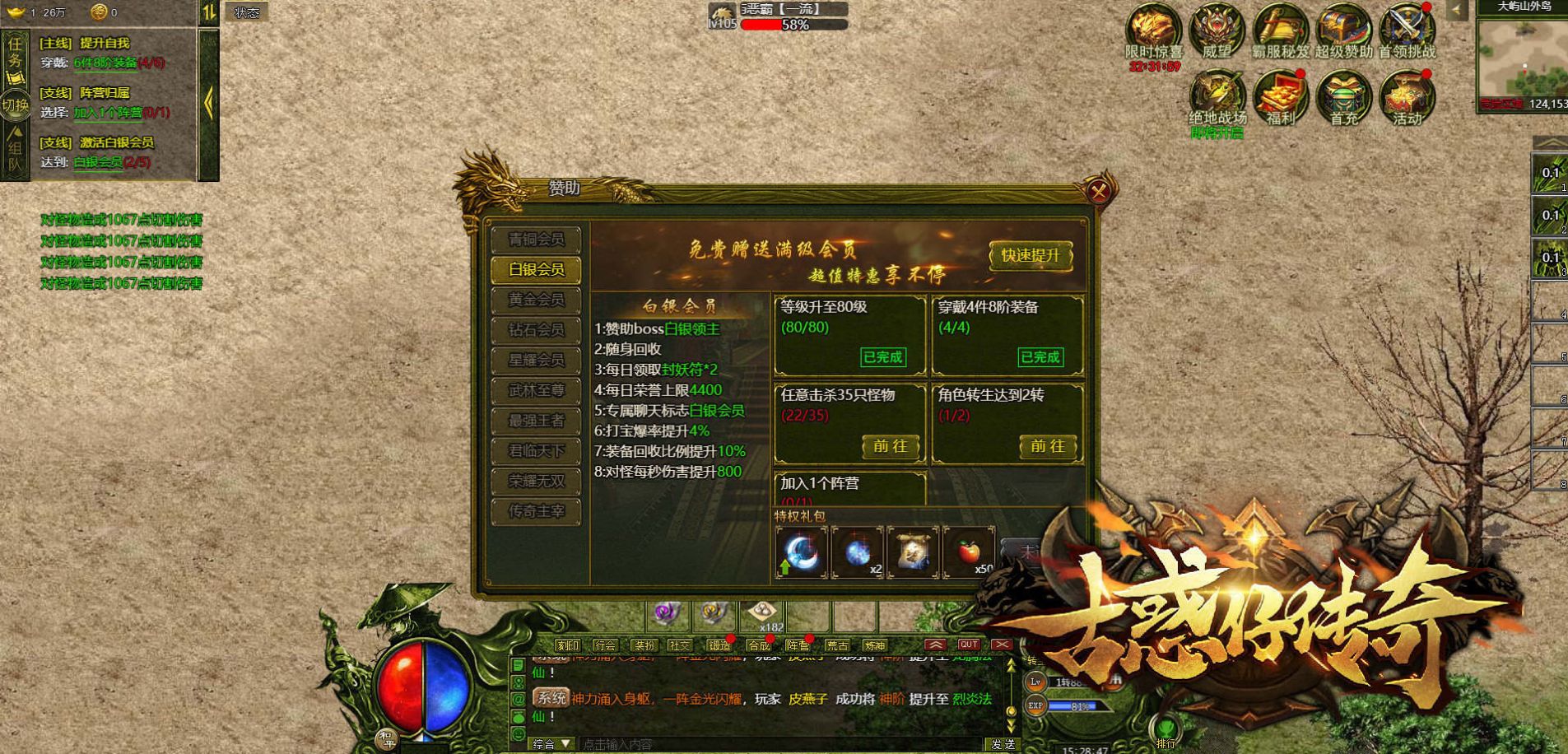Open the 首领挑战 boss challenge icon
1568x754 pixels.
pos(1407,30)
